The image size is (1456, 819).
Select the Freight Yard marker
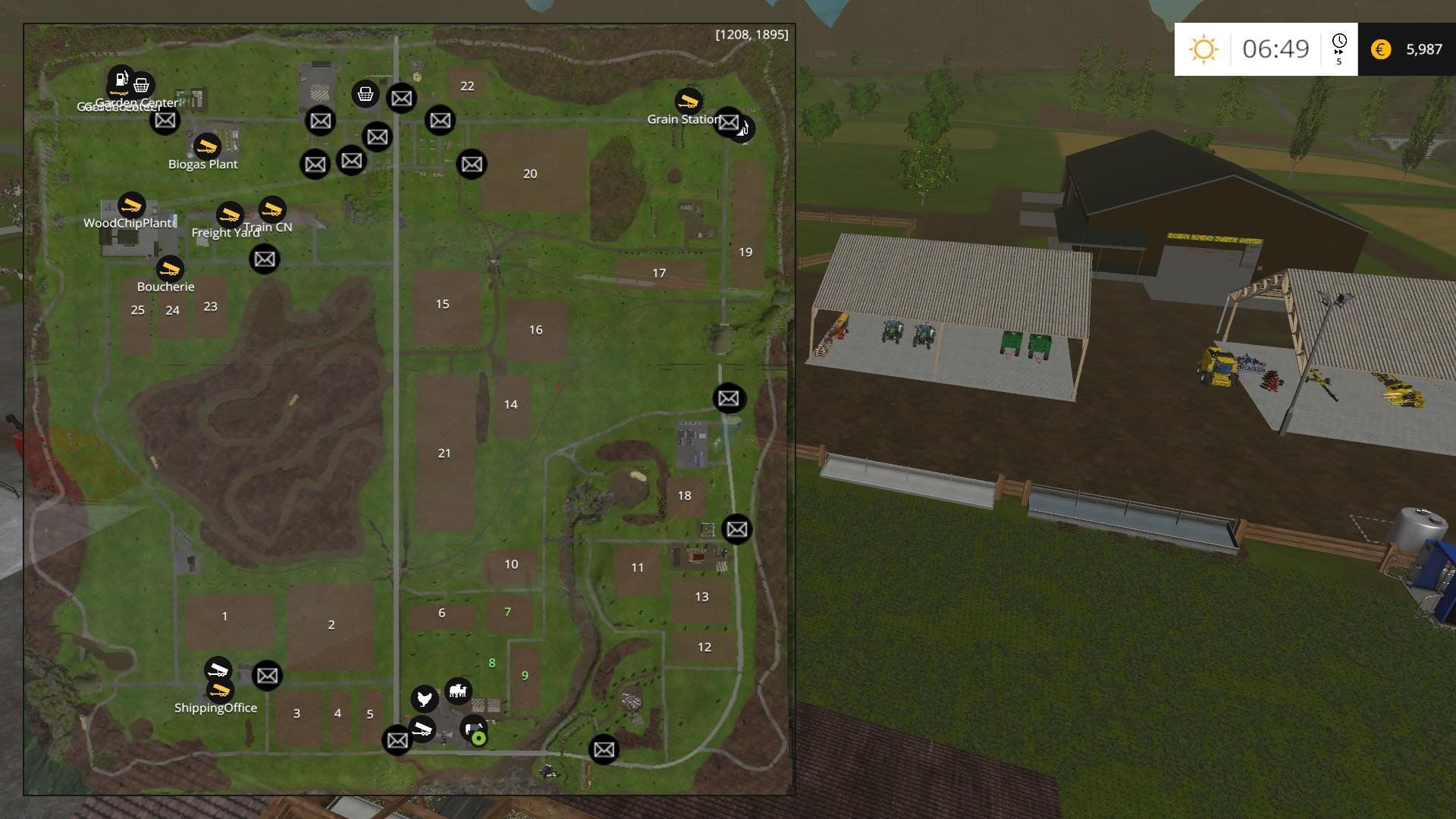(x=230, y=215)
